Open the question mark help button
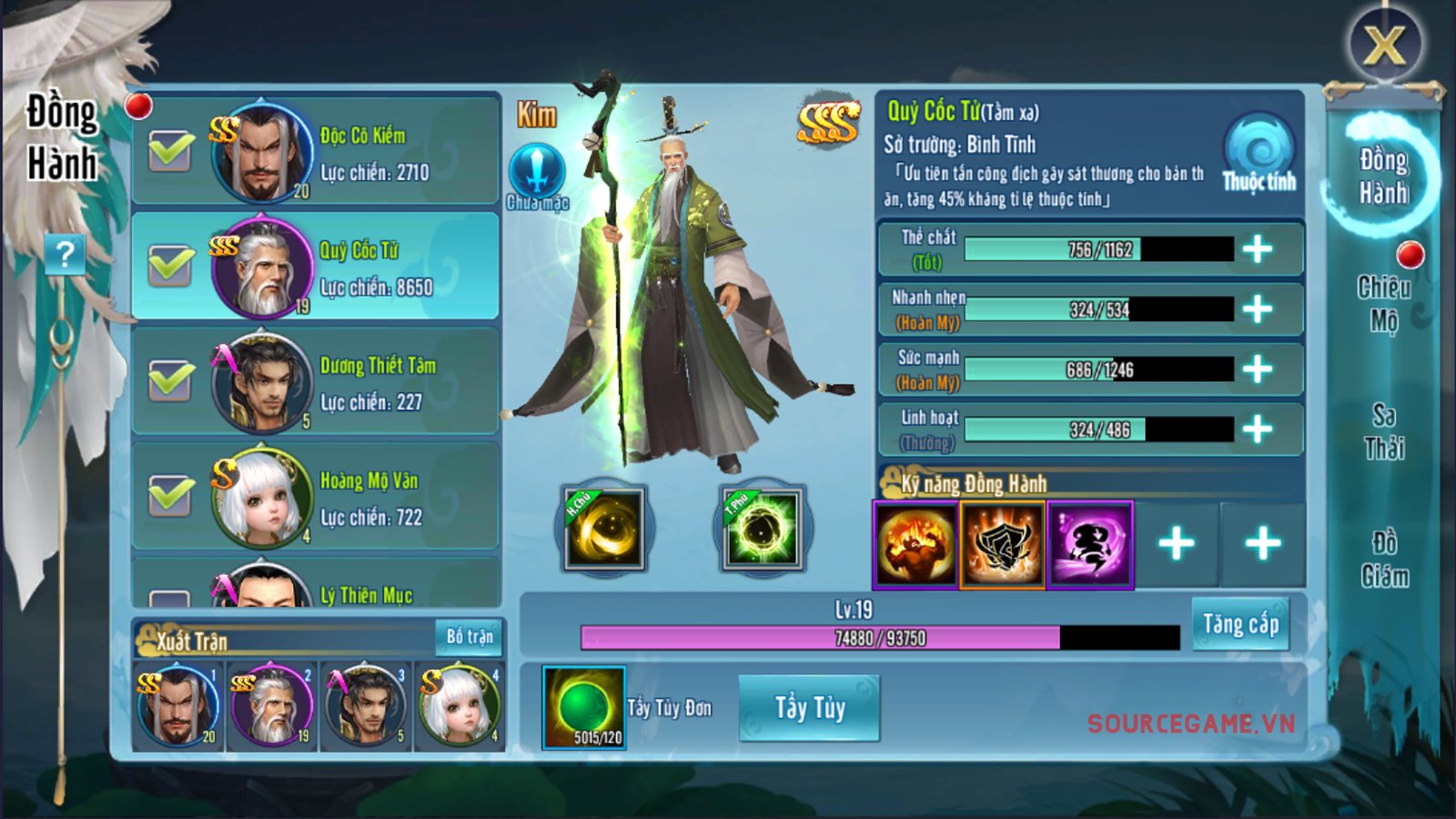This screenshot has width=1456, height=819. [65, 254]
